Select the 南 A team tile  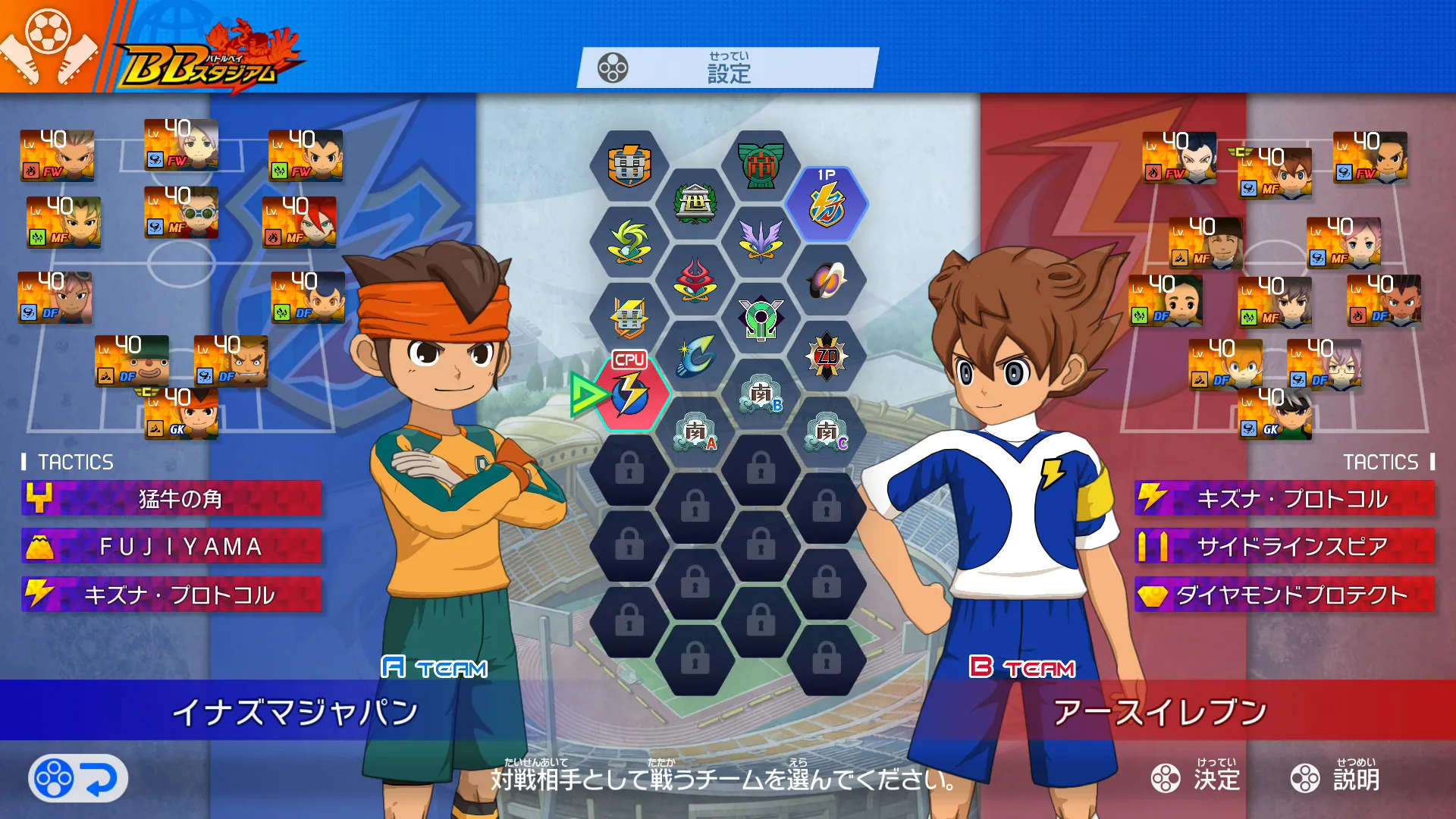point(695,432)
